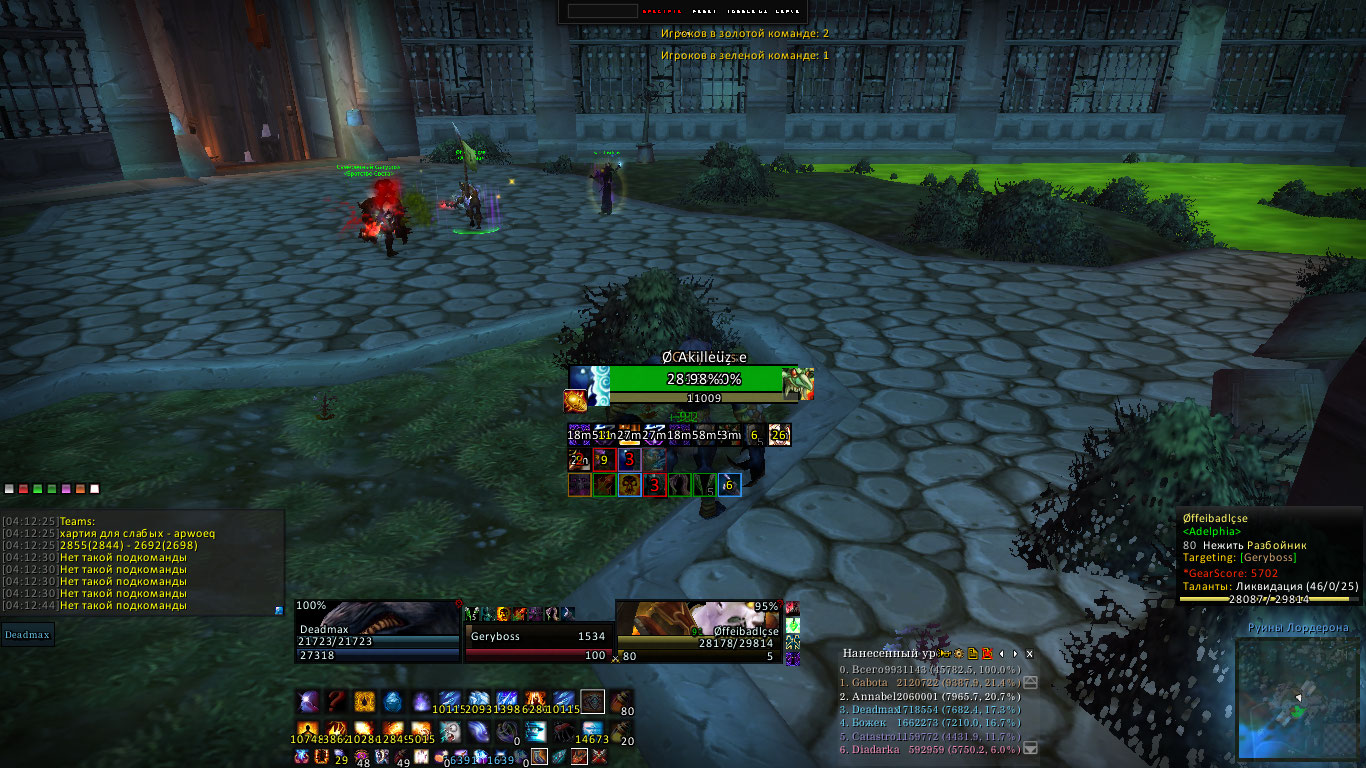1366x768 pixels.
Task: Go to next damage meter view arrow
Action: point(1016,653)
